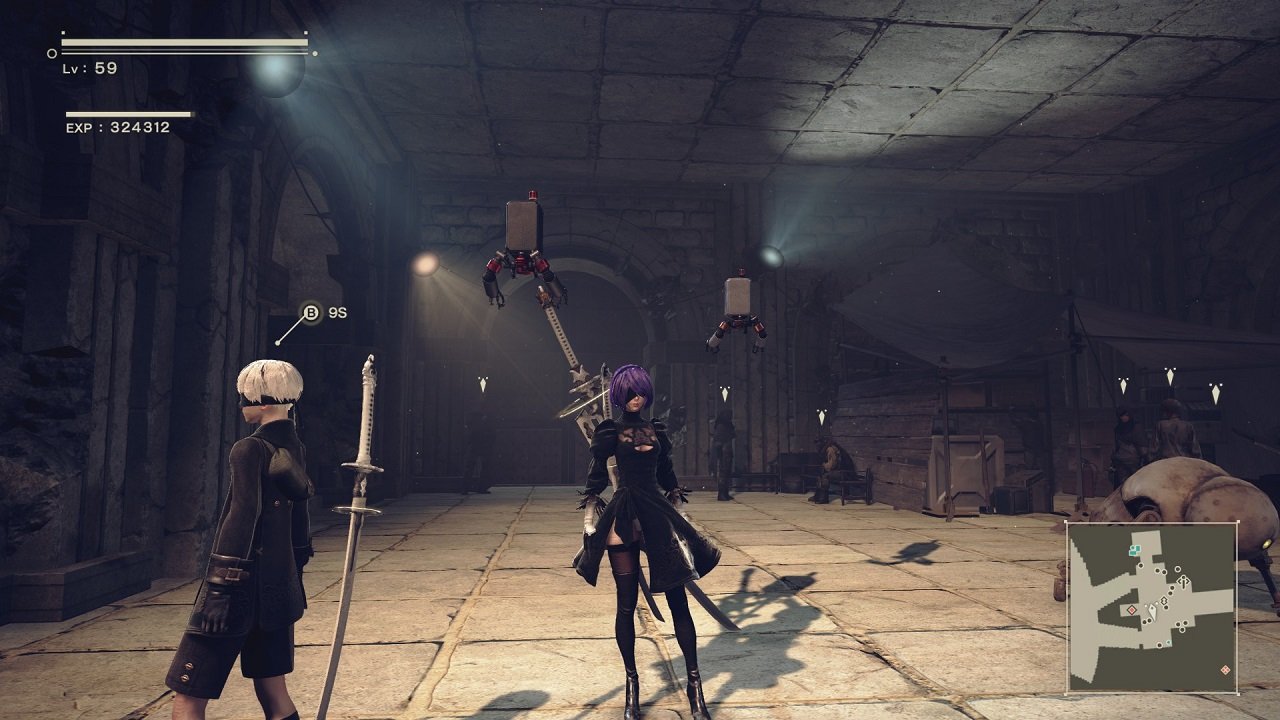The width and height of the screenshot is (1280, 720).
Task: Select the red diamond quest marker on minimap
Action: point(1131,610)
